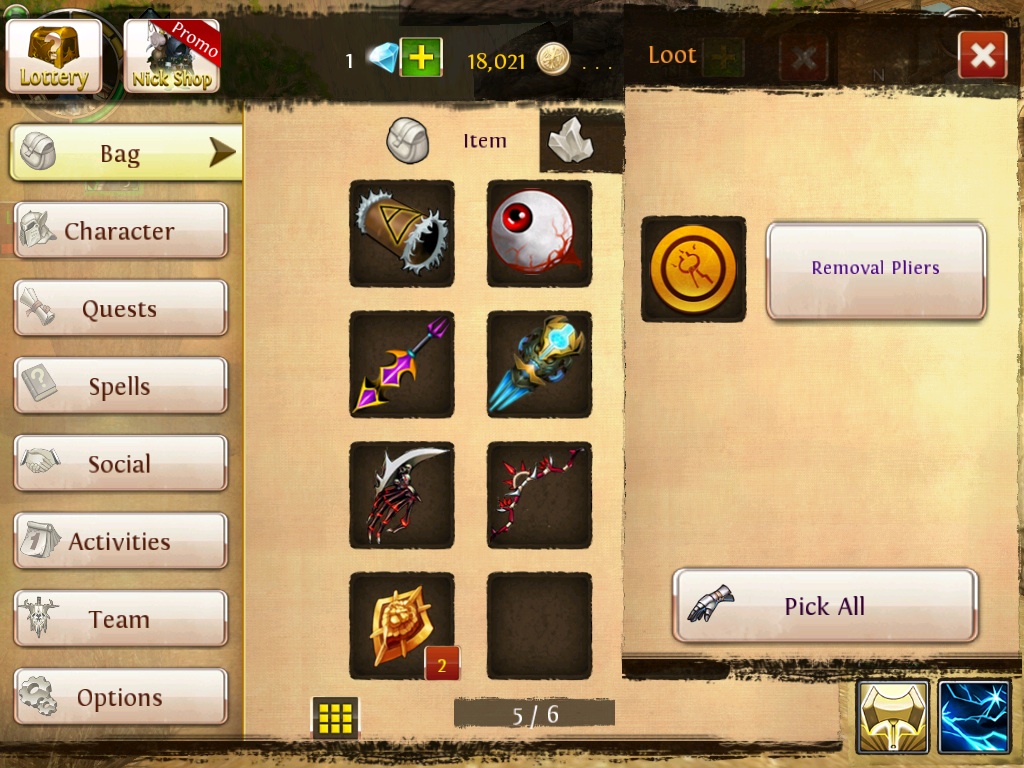1024x768 pixels.
Task: Close the Loot panel
Action: (981, 56)
